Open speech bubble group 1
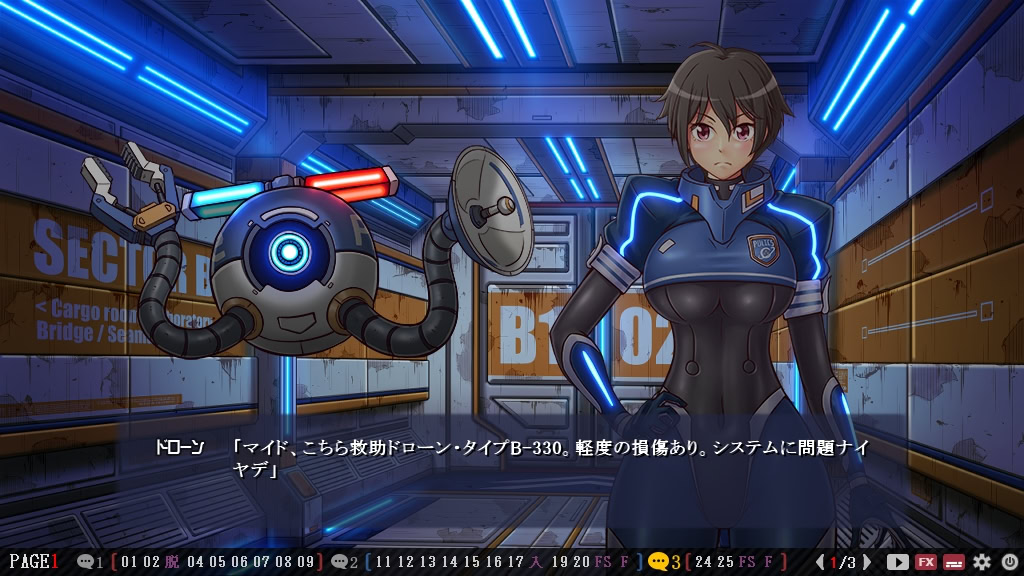Screen dimensions: 1024x576 click(90, 562)
